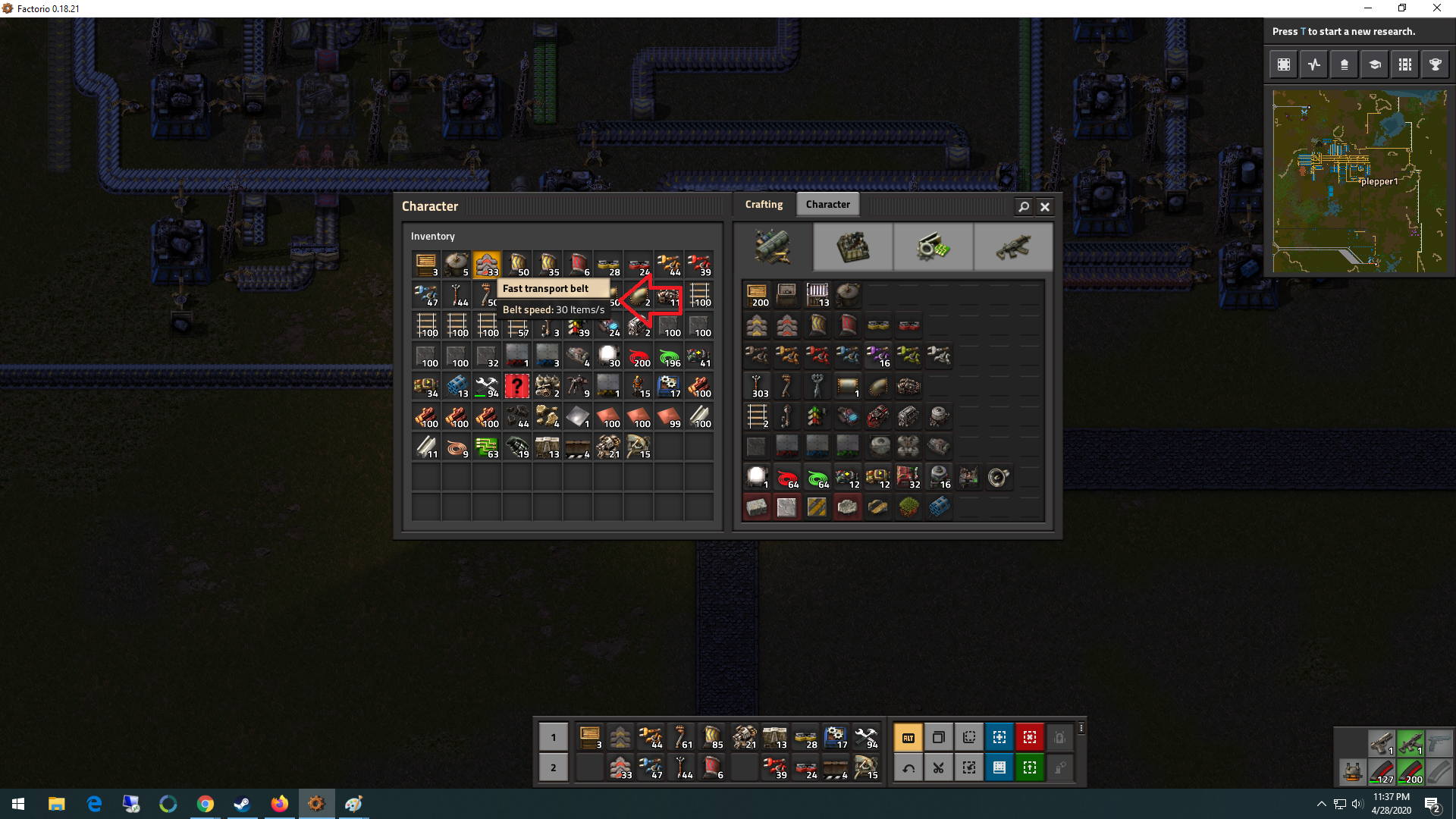Switch to the Character tab
The image size is (1456, 819).
(828, 203)
